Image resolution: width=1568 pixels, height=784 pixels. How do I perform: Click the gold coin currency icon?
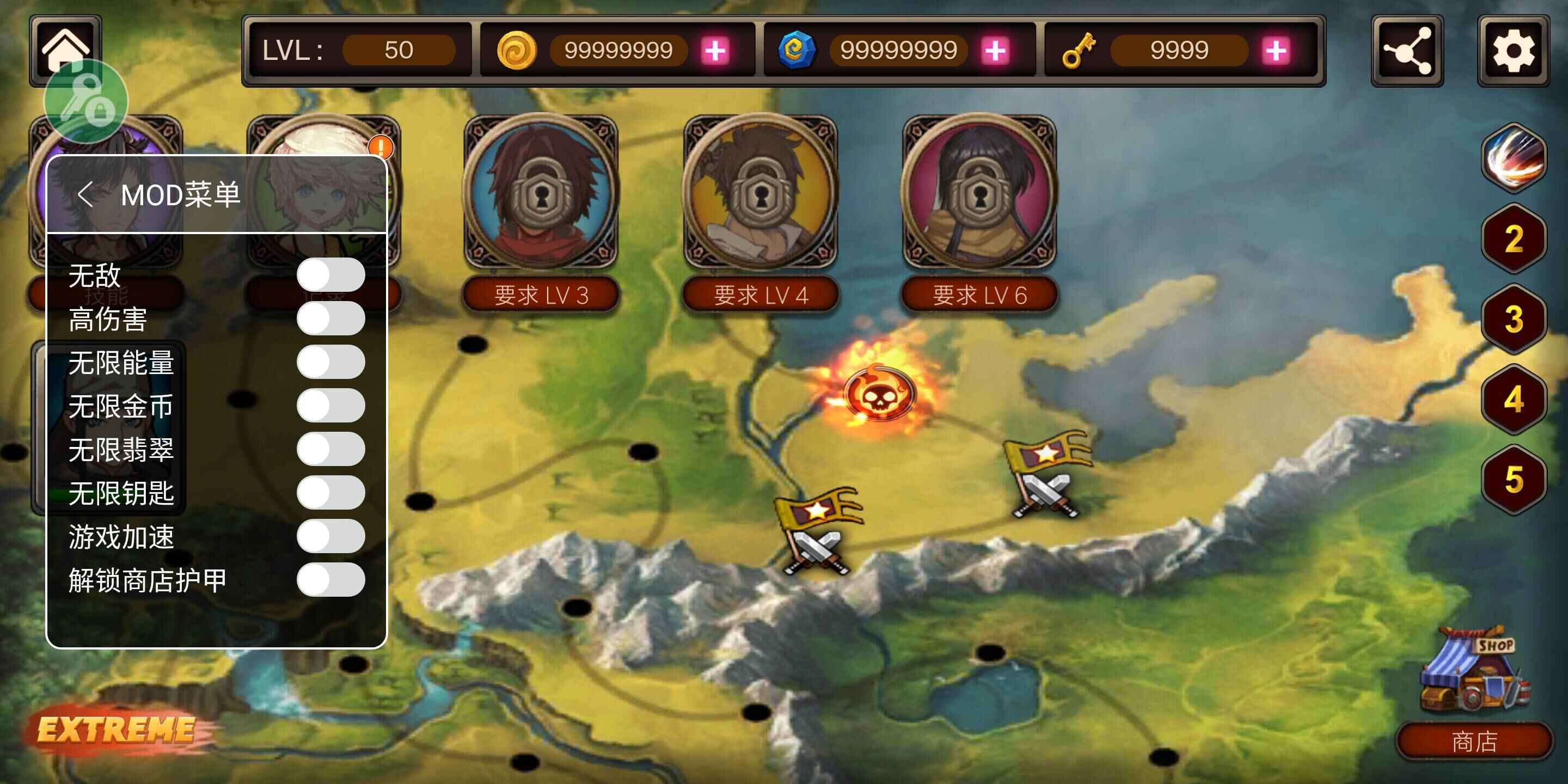click(516, 50)
